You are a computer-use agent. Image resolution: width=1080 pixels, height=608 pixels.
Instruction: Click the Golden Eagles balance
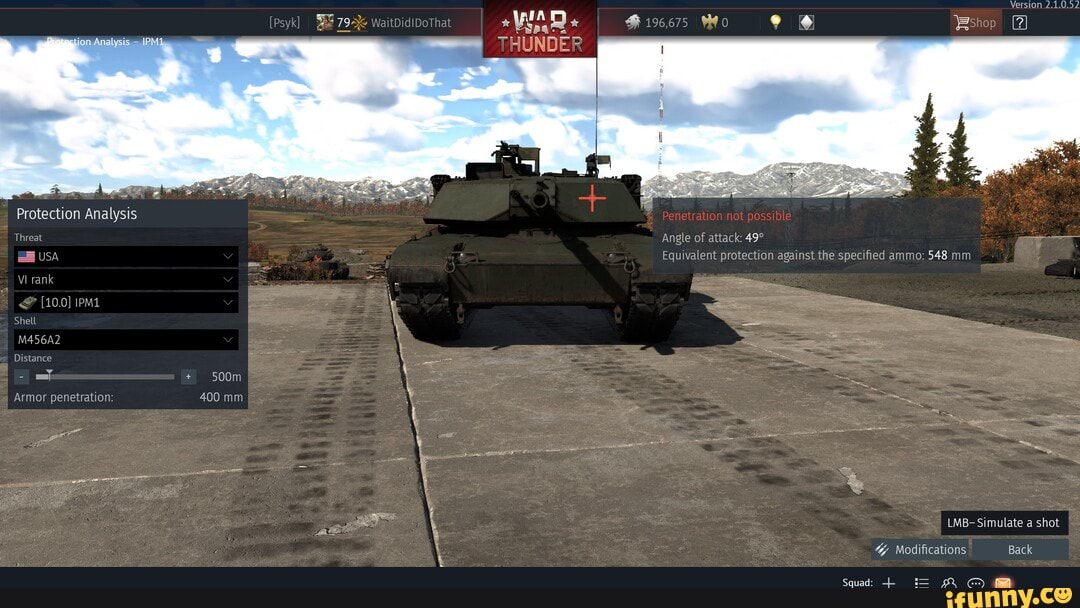click(714, 22)
